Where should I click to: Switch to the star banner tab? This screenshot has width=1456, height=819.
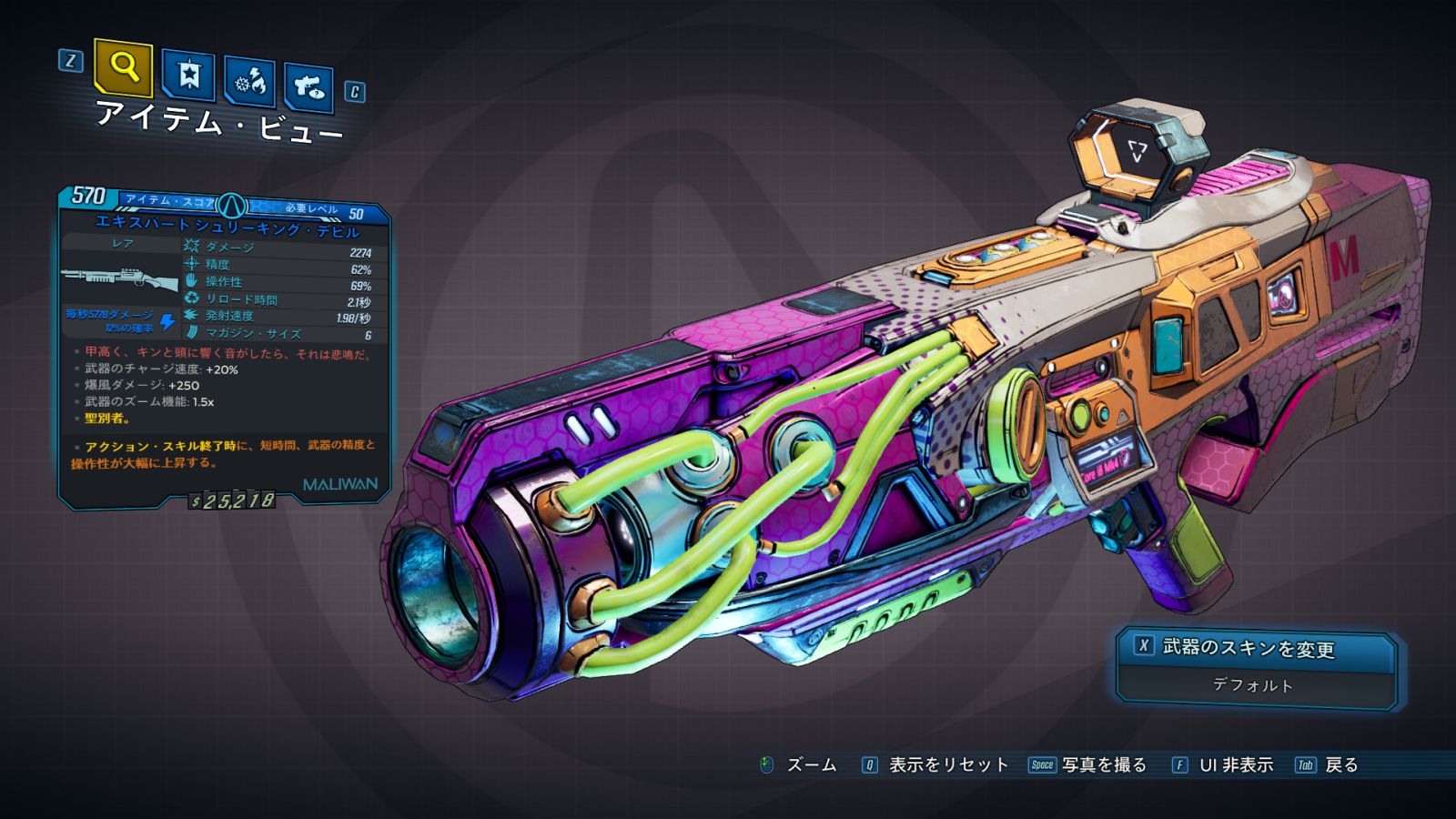[x=188, y=76]
